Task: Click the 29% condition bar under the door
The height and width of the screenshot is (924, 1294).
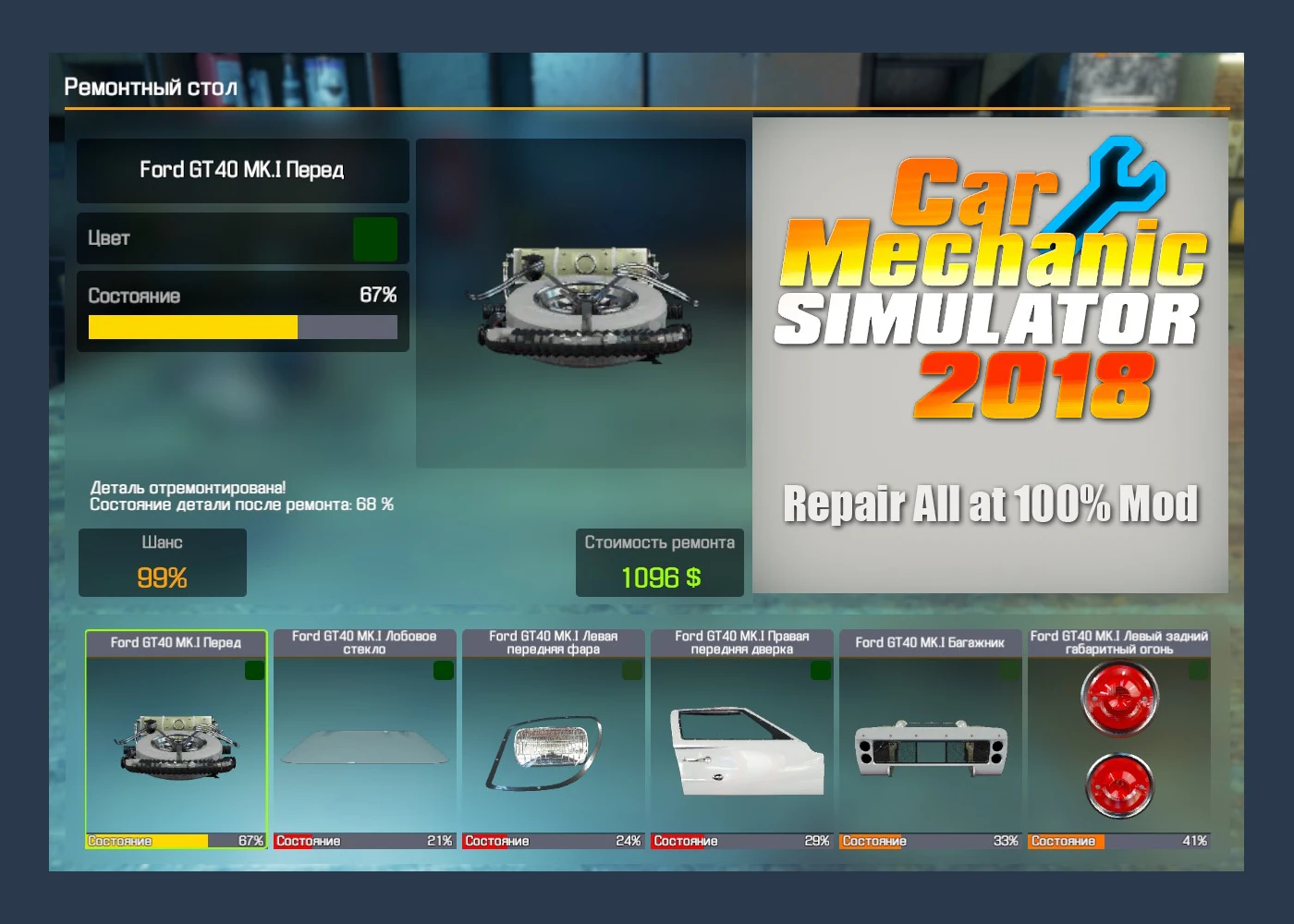Action: (x=740, y=841)
